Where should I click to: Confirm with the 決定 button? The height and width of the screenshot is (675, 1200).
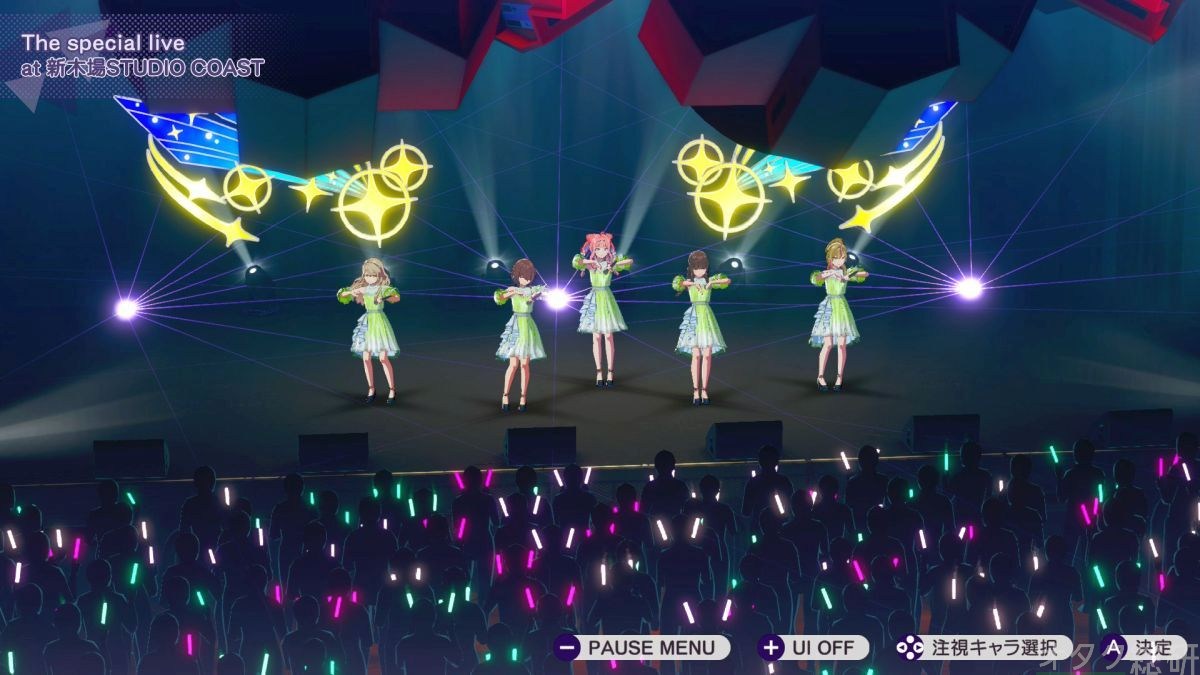[x=1142, y=647]
